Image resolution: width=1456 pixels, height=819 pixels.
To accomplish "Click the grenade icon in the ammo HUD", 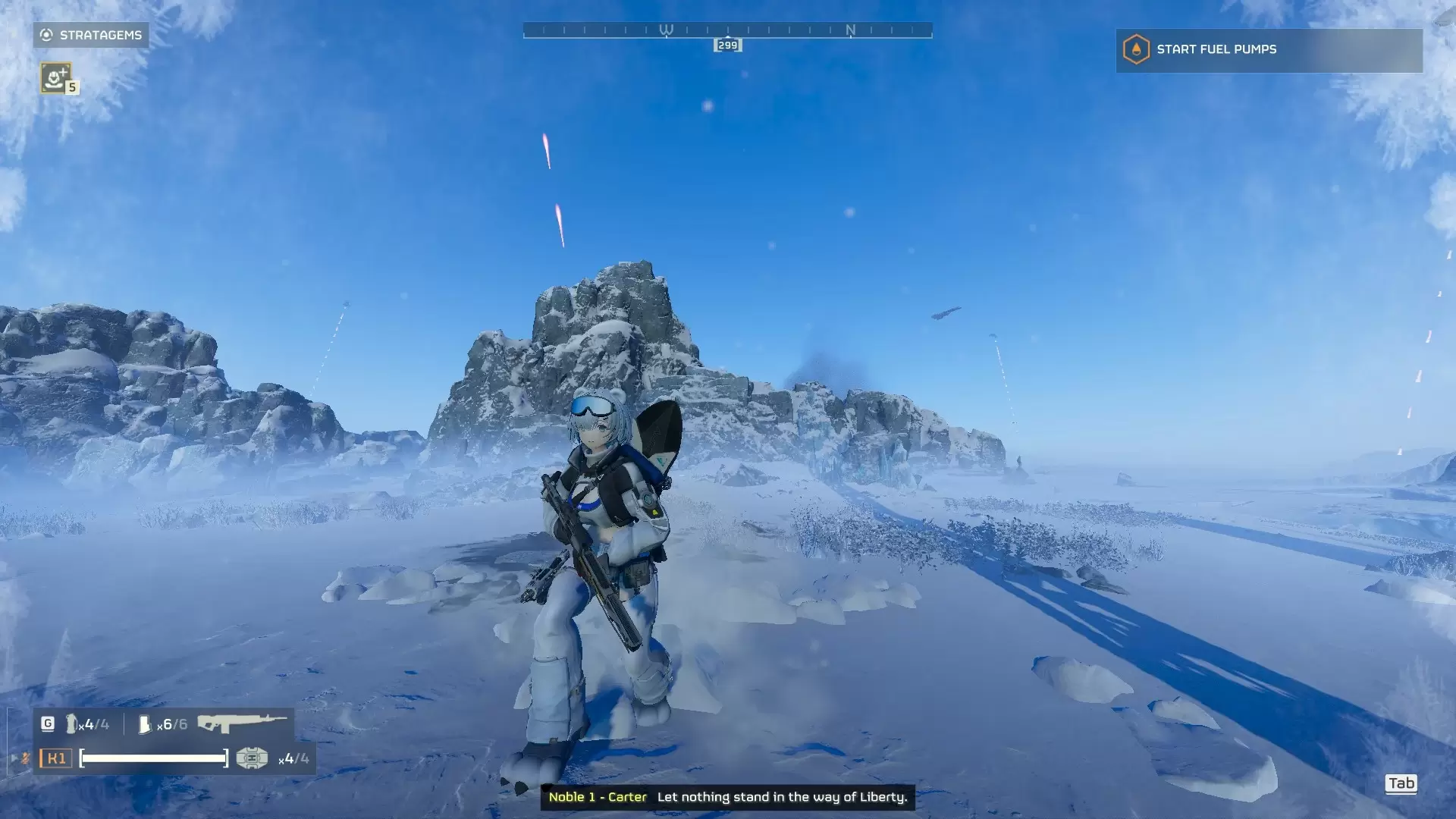I will 72,724.
